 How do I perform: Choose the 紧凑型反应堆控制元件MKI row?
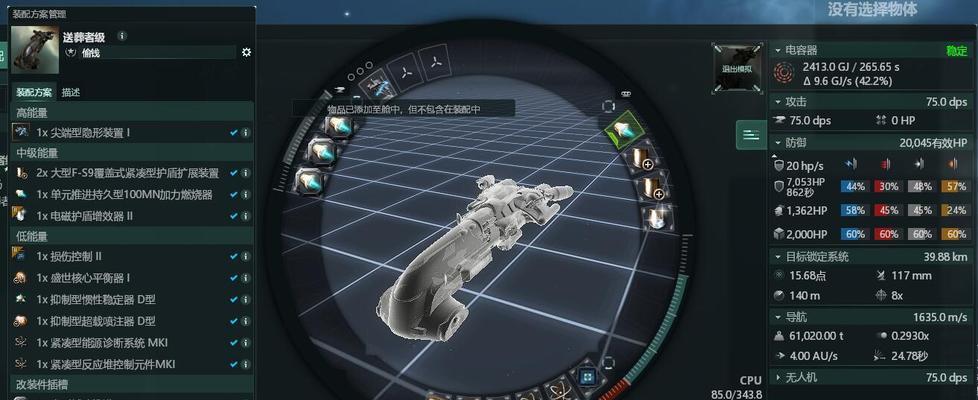click(x=106, y=364)
